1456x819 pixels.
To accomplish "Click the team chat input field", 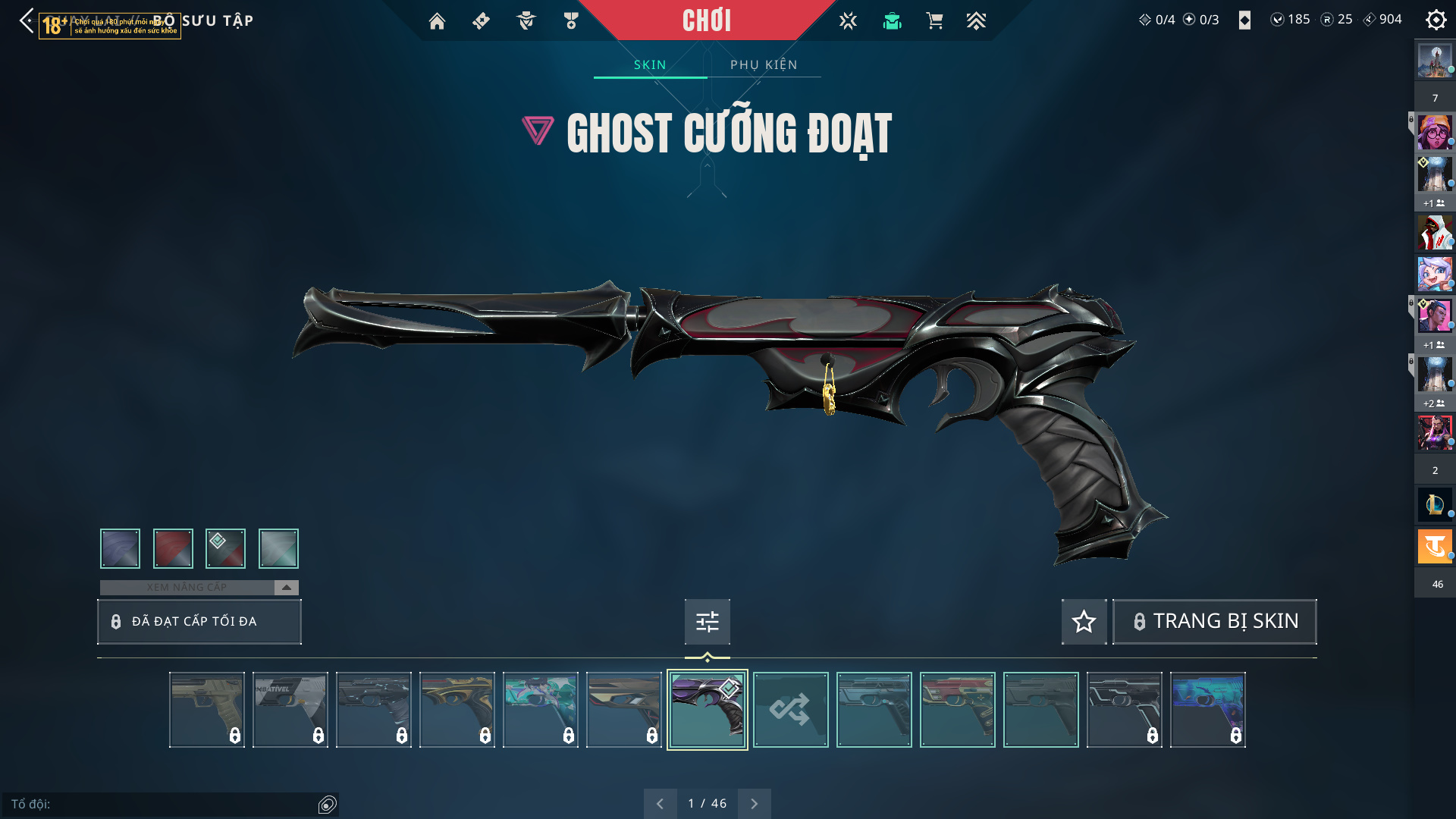I will click(163, 804).
